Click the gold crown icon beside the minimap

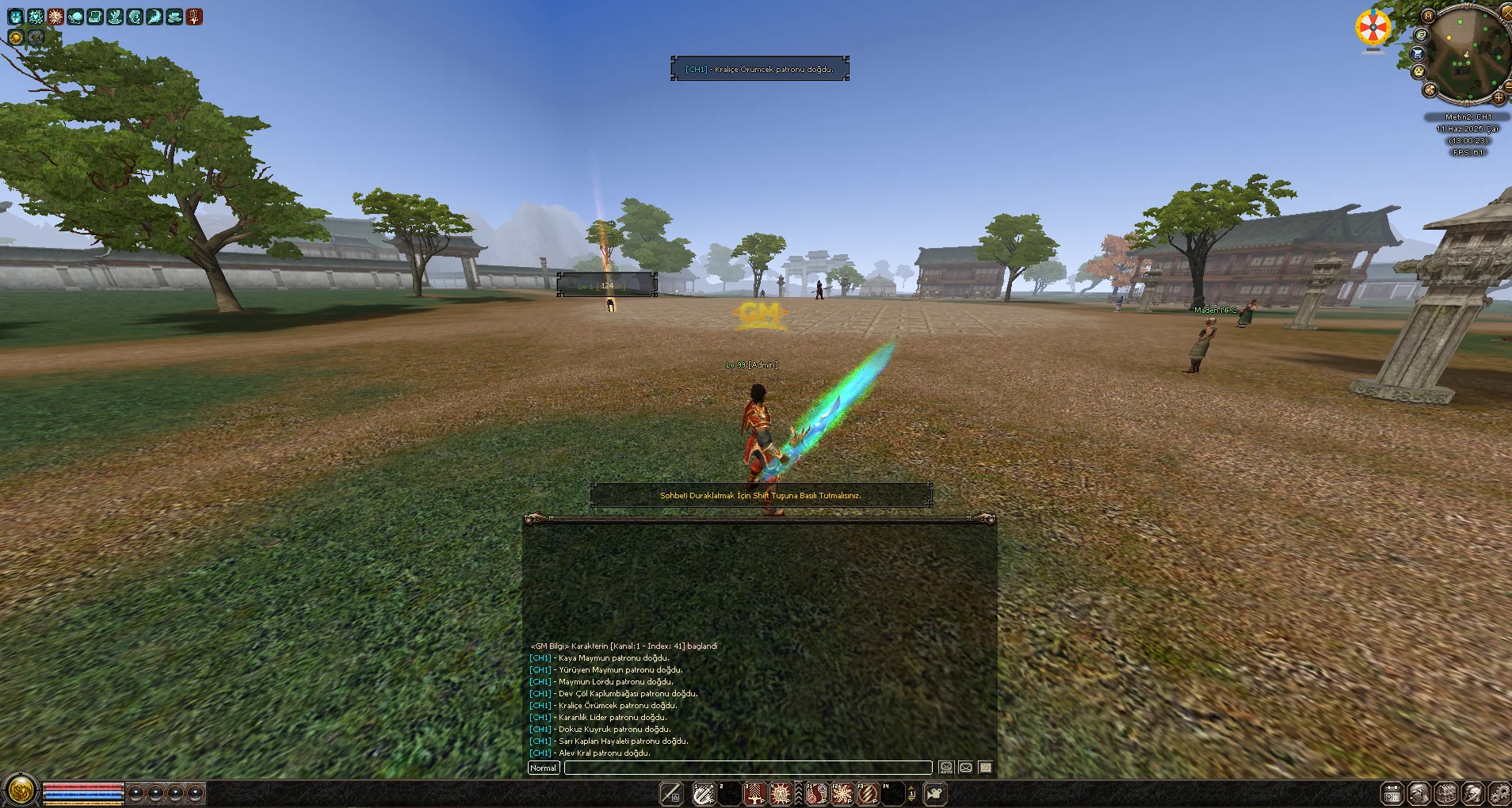[x=1418, y=71]
